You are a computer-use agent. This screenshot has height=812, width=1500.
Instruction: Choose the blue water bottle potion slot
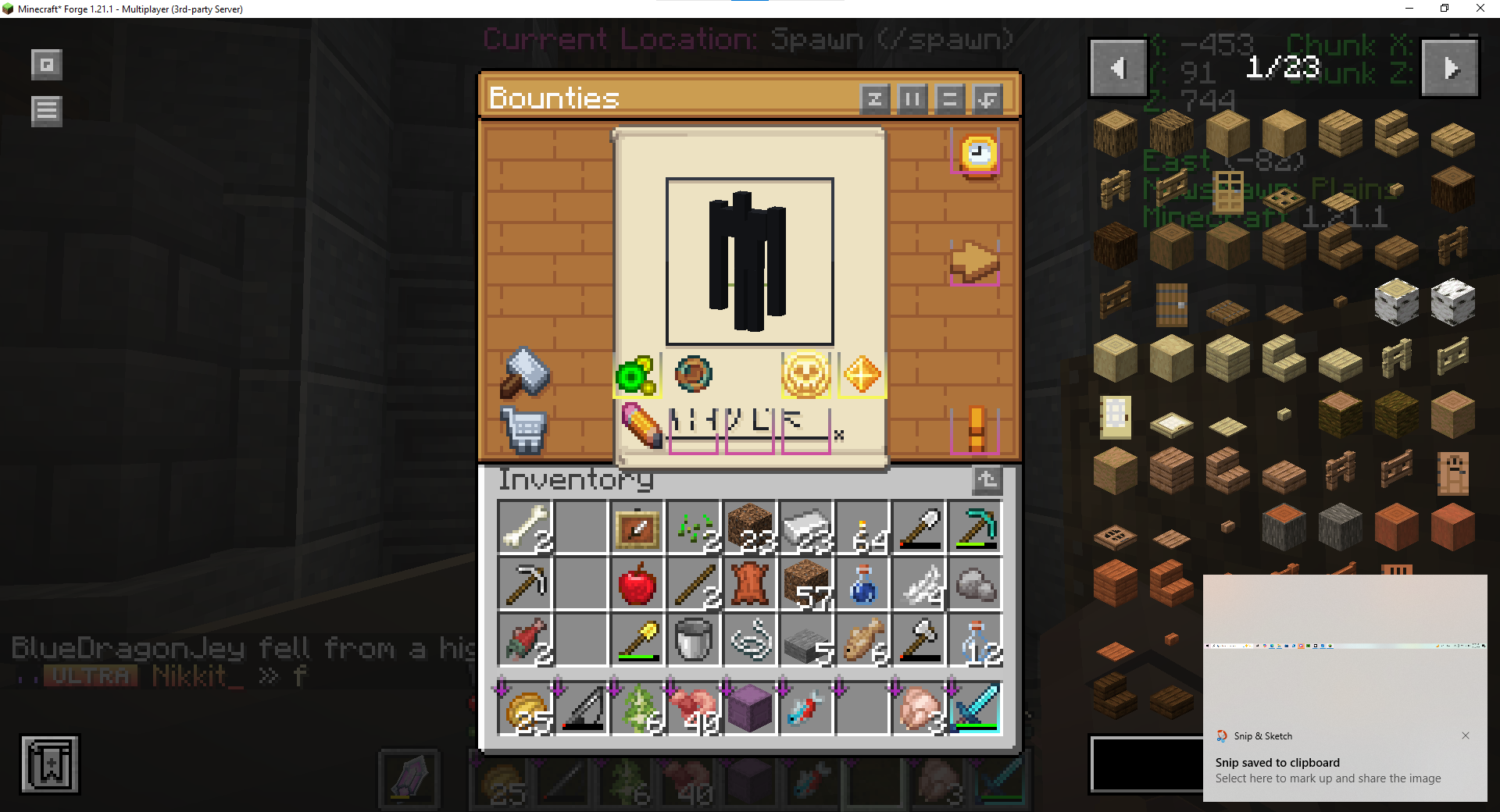click(862, 584)
